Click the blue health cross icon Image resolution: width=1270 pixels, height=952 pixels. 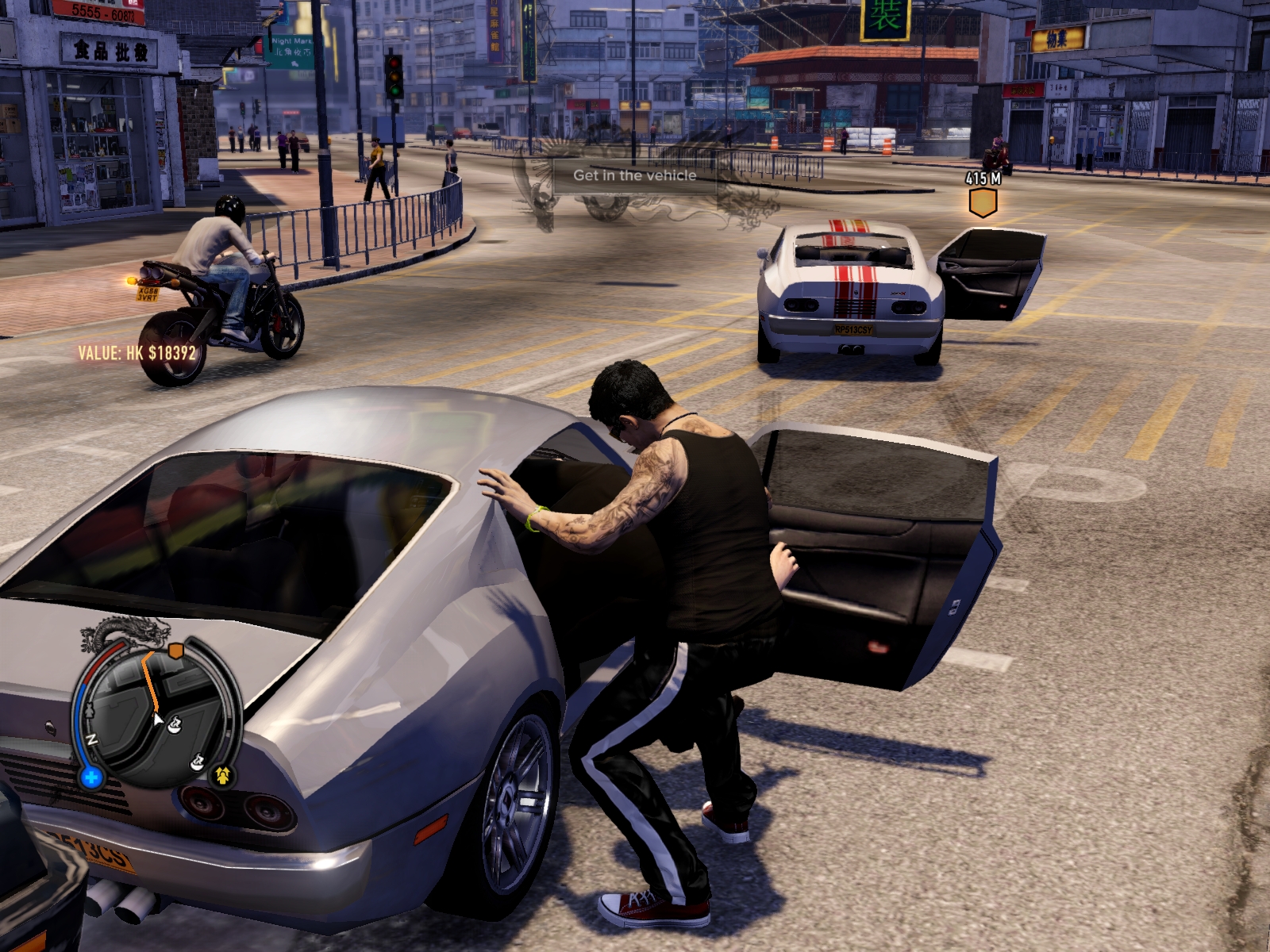pyautogui.click(x=91, y=777)
